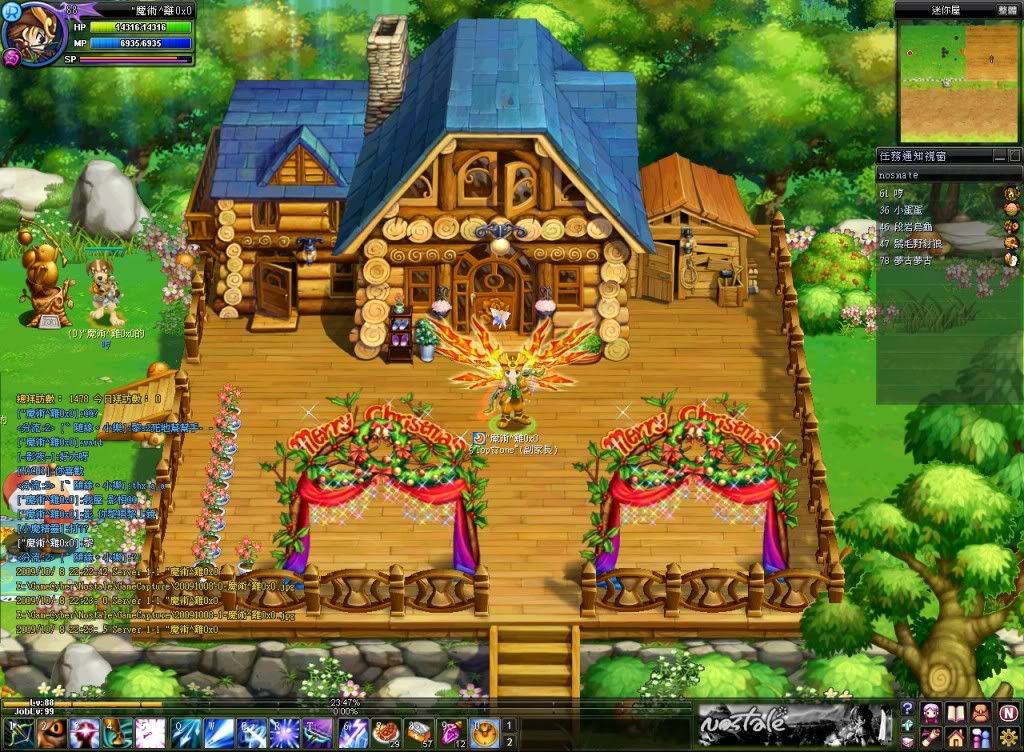The width and height of the screenshot is (1024, 752).
Task: Minimize the quest notification window
Action: [x=999, y=156]
